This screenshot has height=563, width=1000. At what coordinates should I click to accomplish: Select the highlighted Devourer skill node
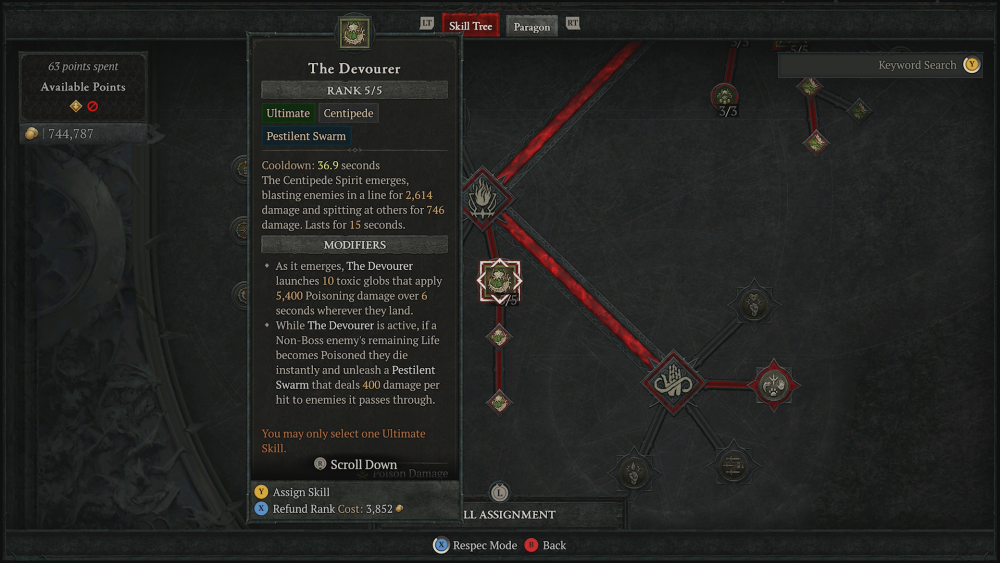pos(499,281)
